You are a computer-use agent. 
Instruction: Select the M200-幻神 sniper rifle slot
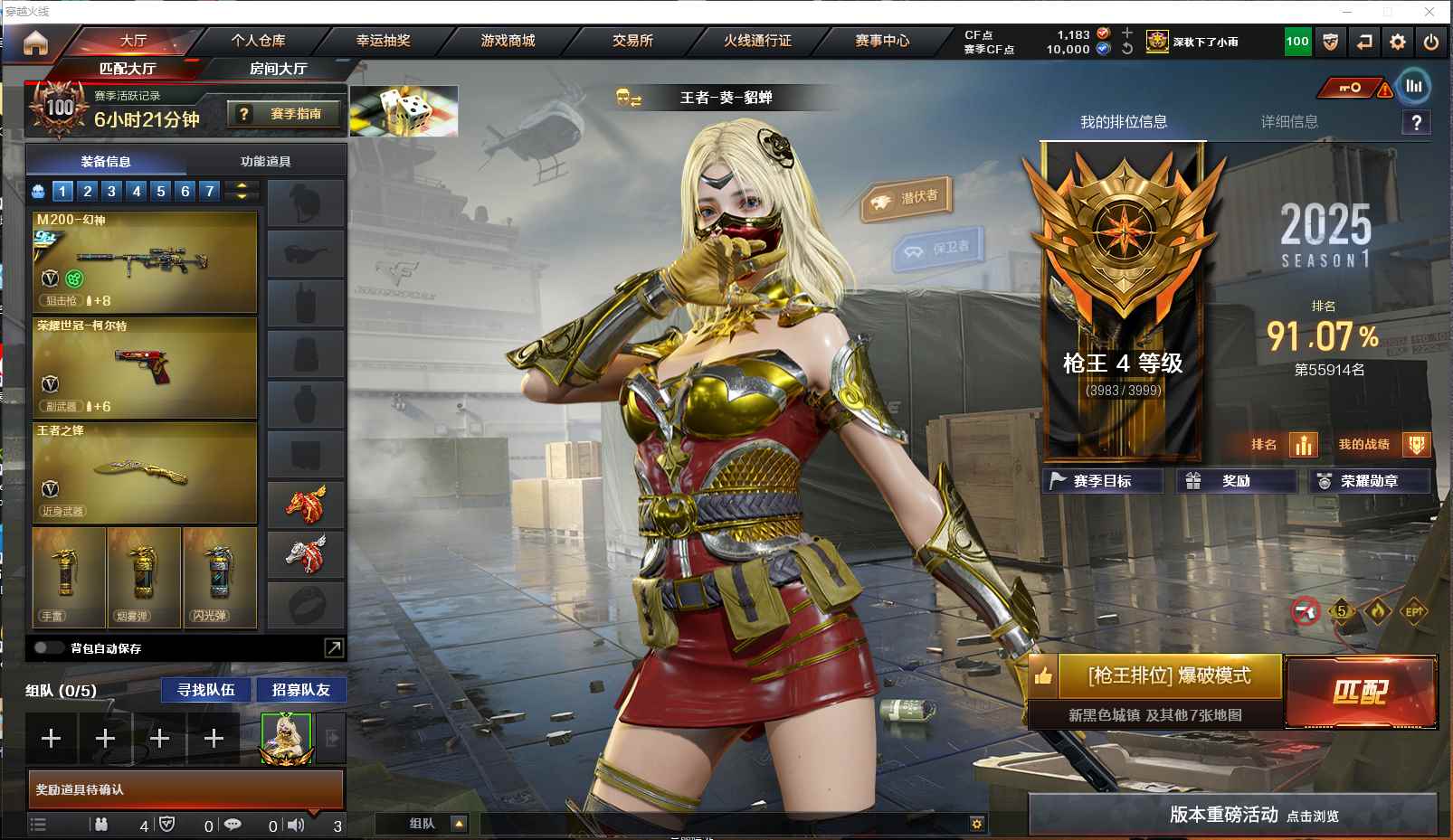coord(145,261)
